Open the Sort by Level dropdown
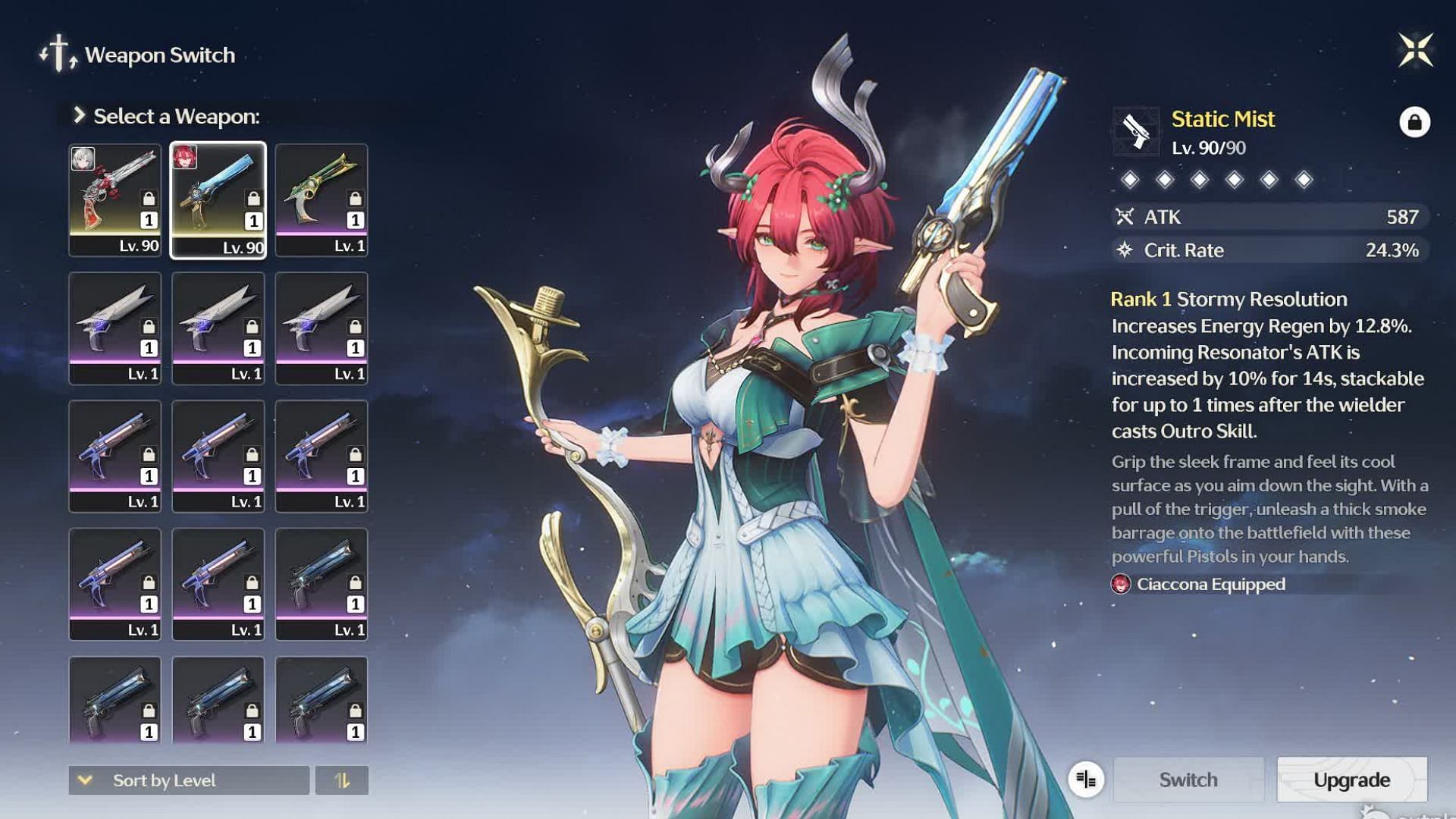Viewport: 1456px width, 819px height. [x=189, y=780]
